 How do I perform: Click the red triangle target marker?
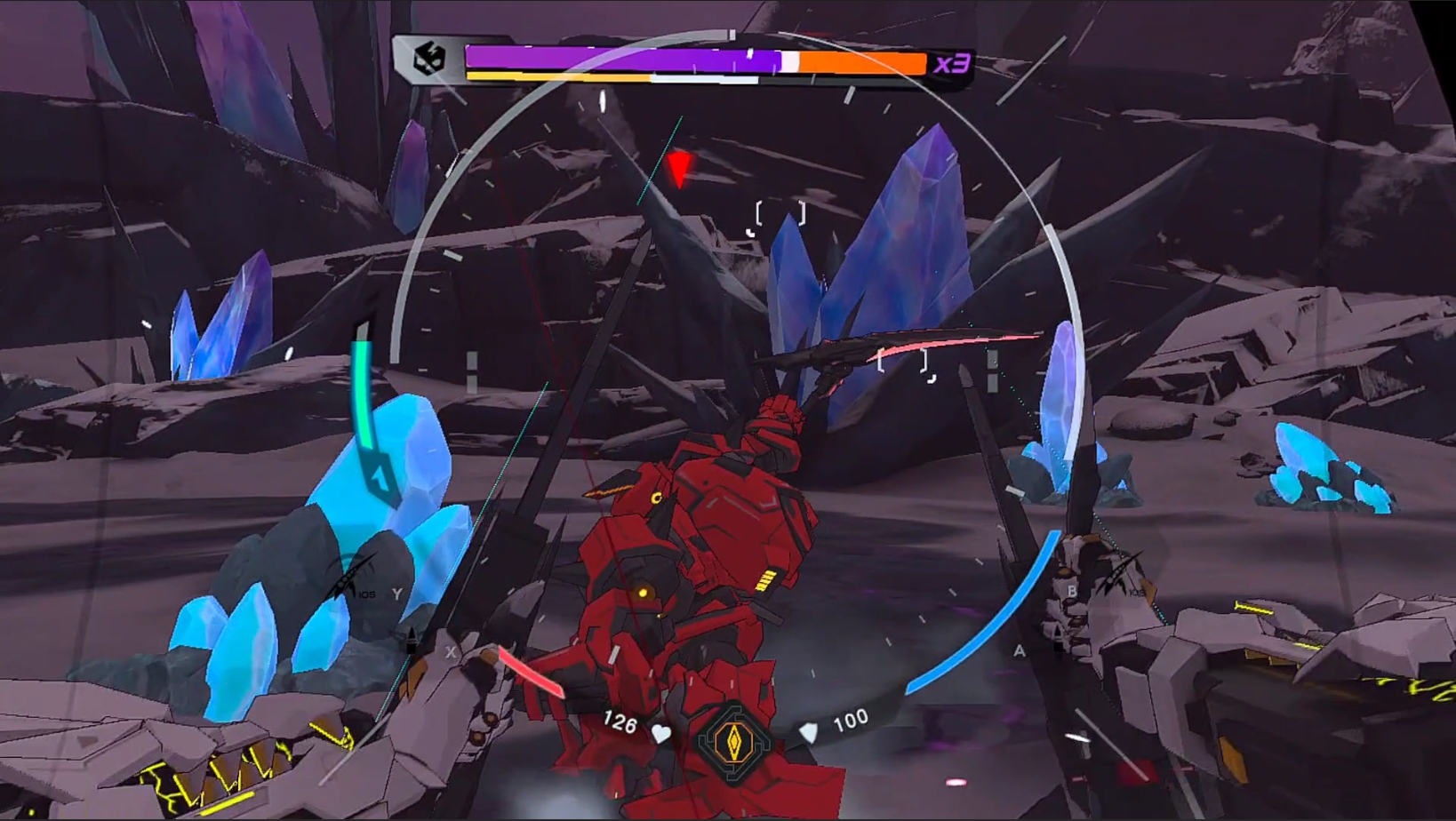(680, 168)
